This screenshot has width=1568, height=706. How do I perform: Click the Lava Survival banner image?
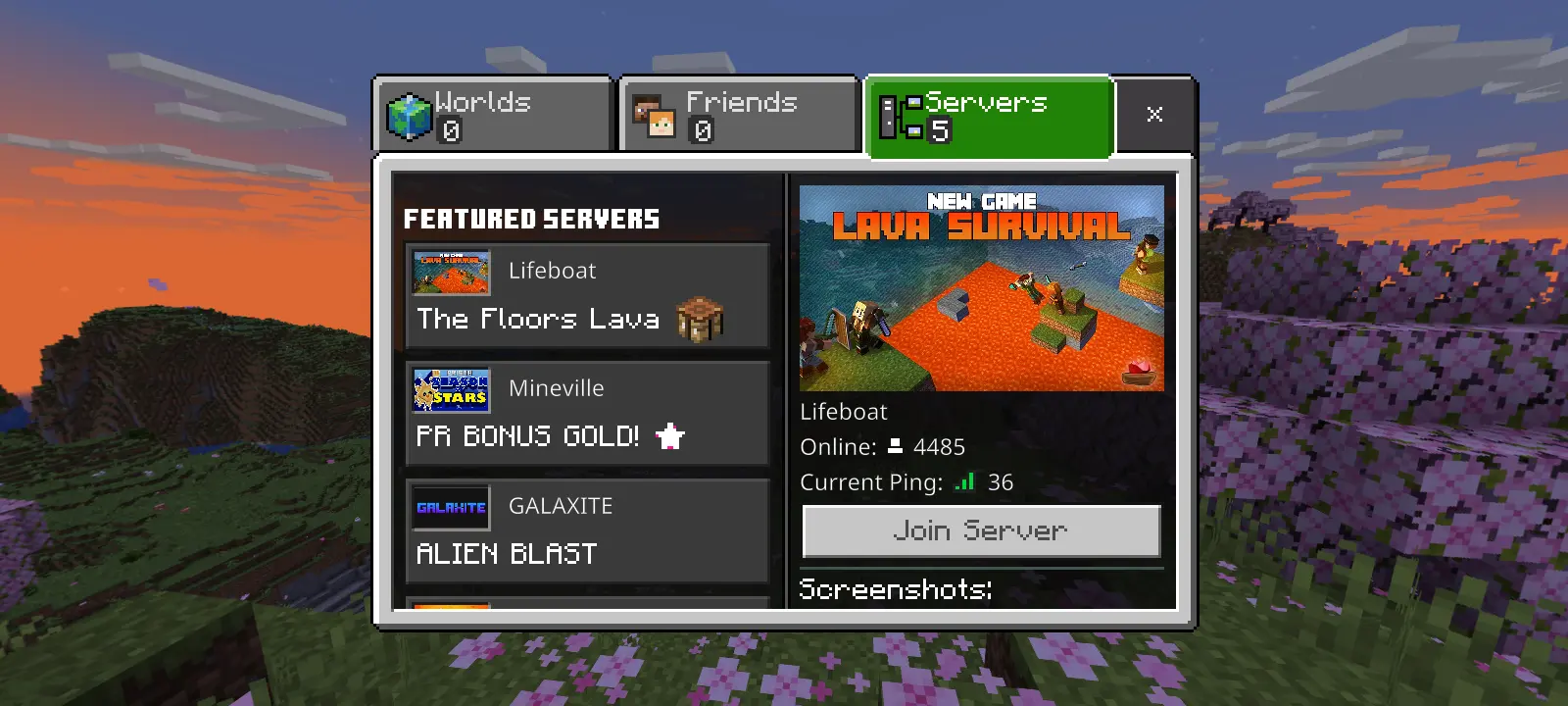coord(981,288)
